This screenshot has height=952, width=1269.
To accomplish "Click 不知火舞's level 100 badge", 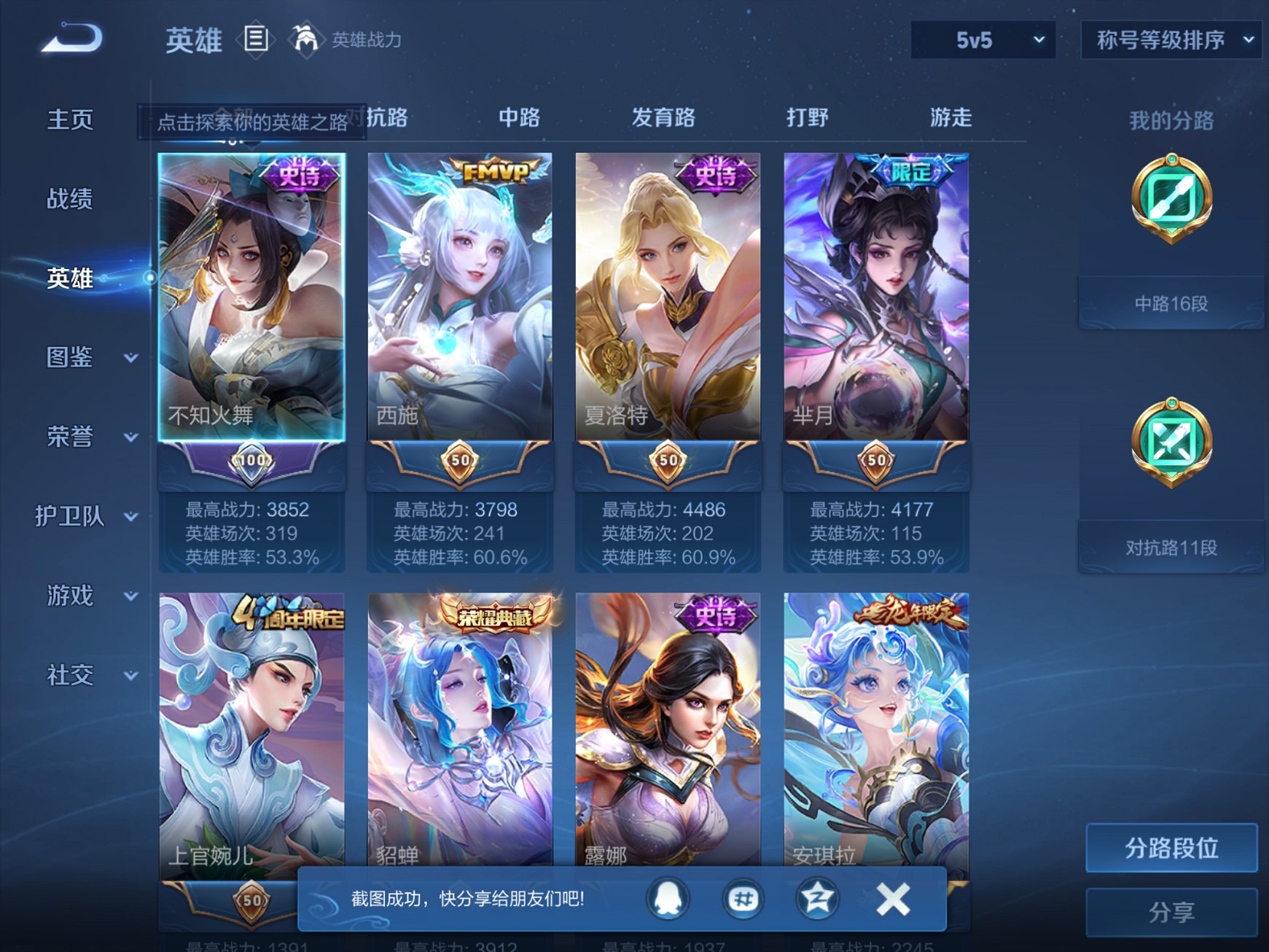I will [x=251, y=461].
